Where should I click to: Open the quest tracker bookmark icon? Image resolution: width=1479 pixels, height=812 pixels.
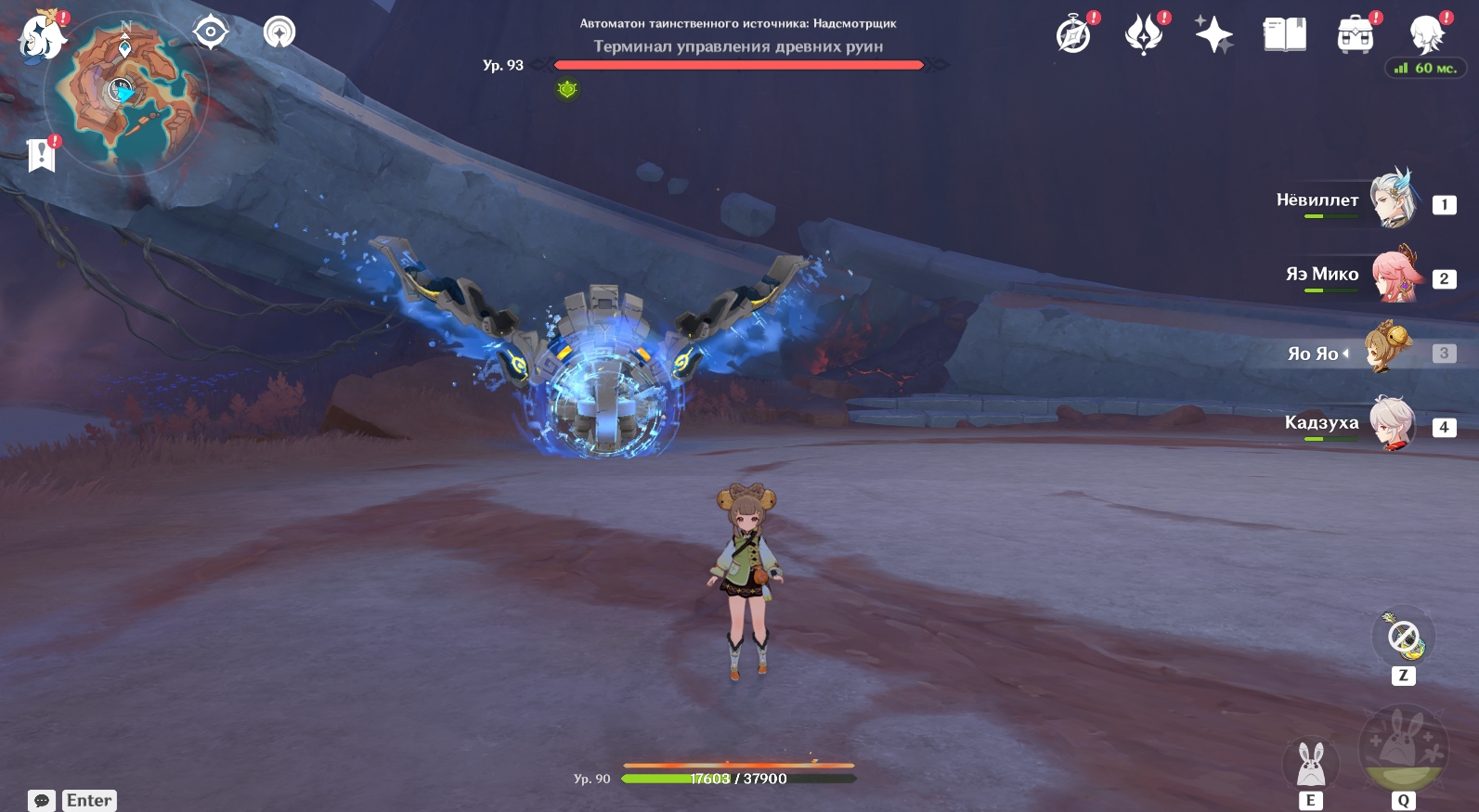coord(42,155)
